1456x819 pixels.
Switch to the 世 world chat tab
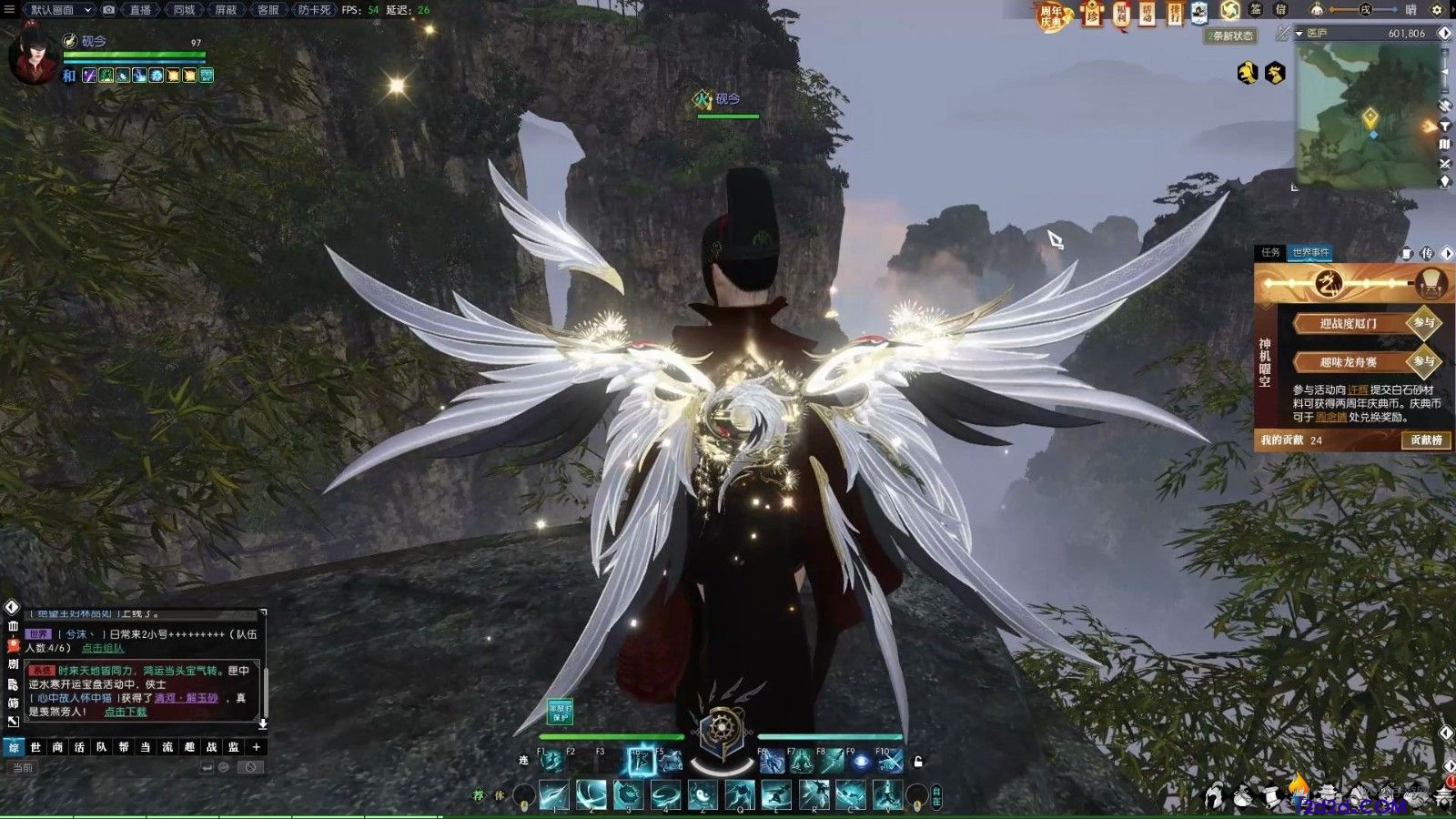(x=35, y=747)
